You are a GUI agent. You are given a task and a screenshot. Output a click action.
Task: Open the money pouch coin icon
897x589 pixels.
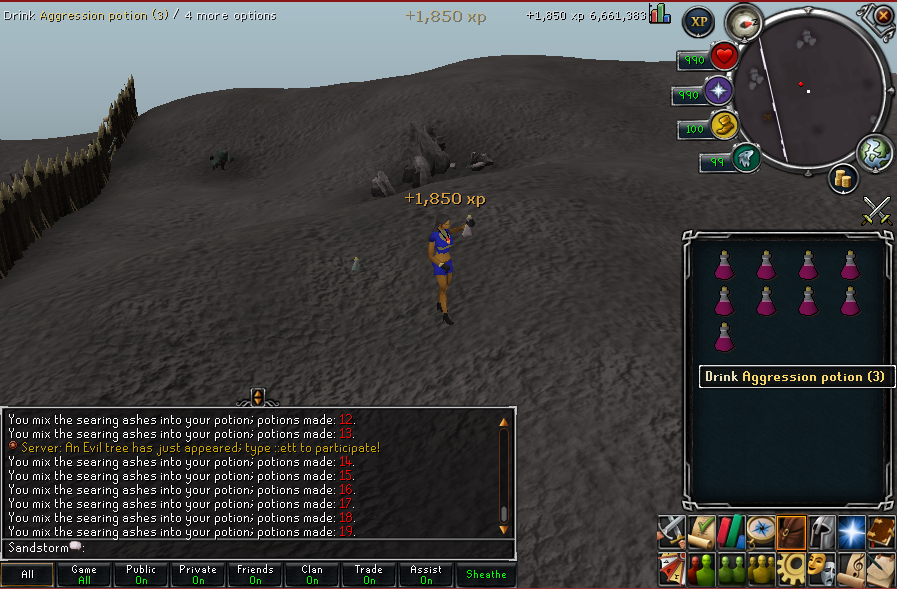point(844,180)
